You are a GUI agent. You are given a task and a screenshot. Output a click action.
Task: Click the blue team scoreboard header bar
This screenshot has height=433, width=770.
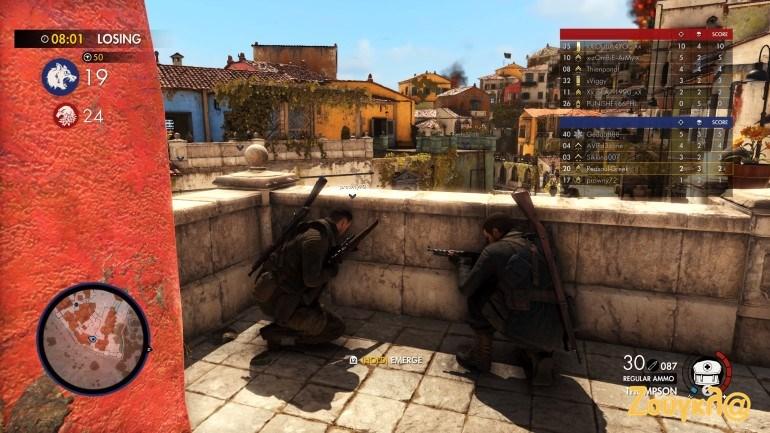click(646, 122)
